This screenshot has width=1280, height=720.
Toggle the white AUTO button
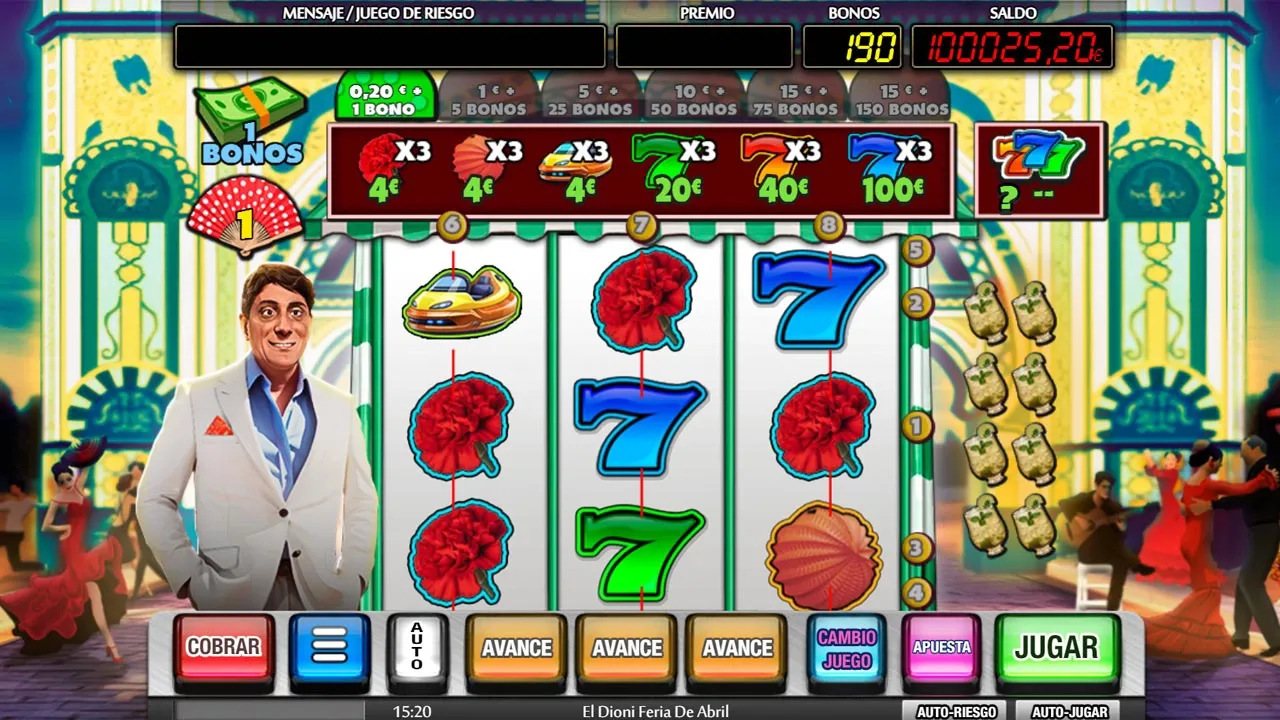(x=417, y=648)
